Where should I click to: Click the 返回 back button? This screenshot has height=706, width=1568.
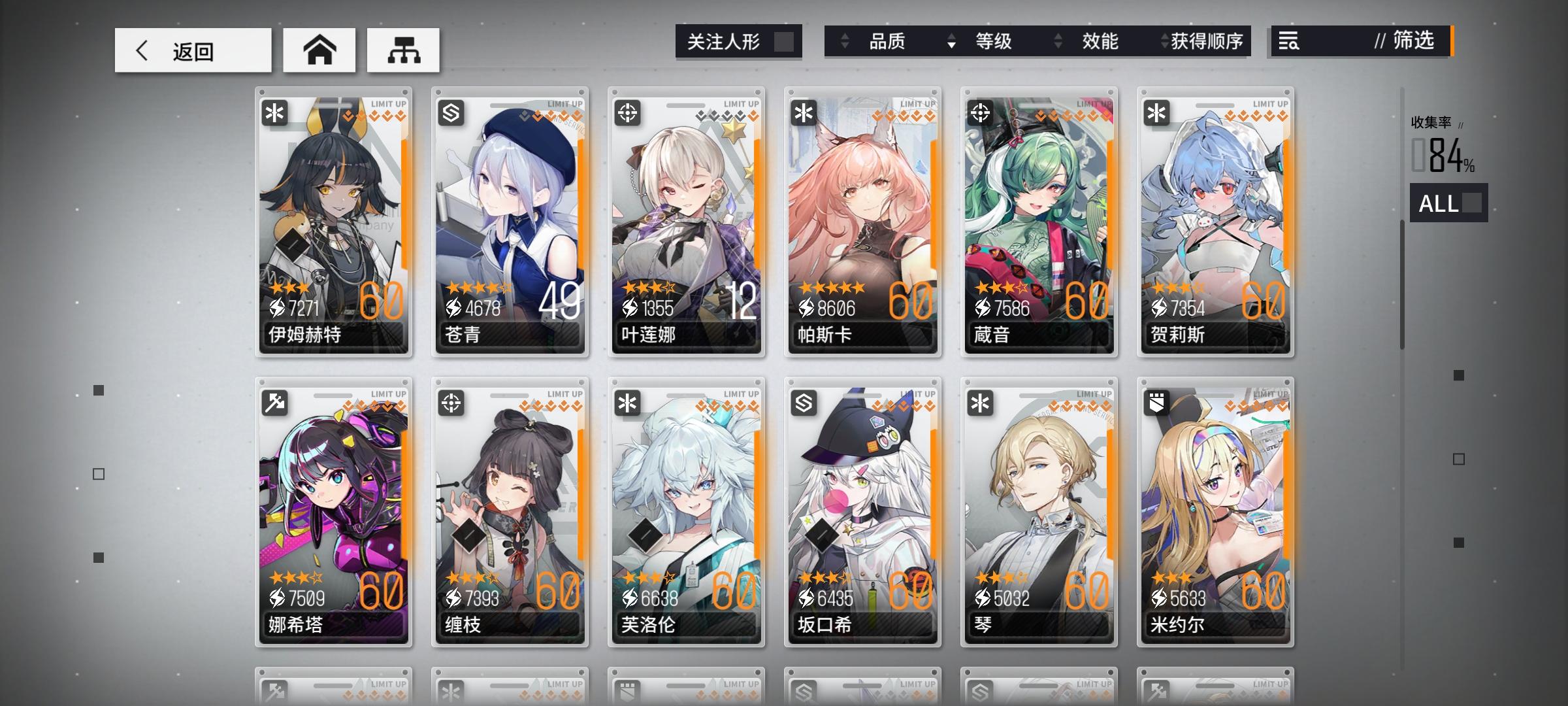pos(193,50)
